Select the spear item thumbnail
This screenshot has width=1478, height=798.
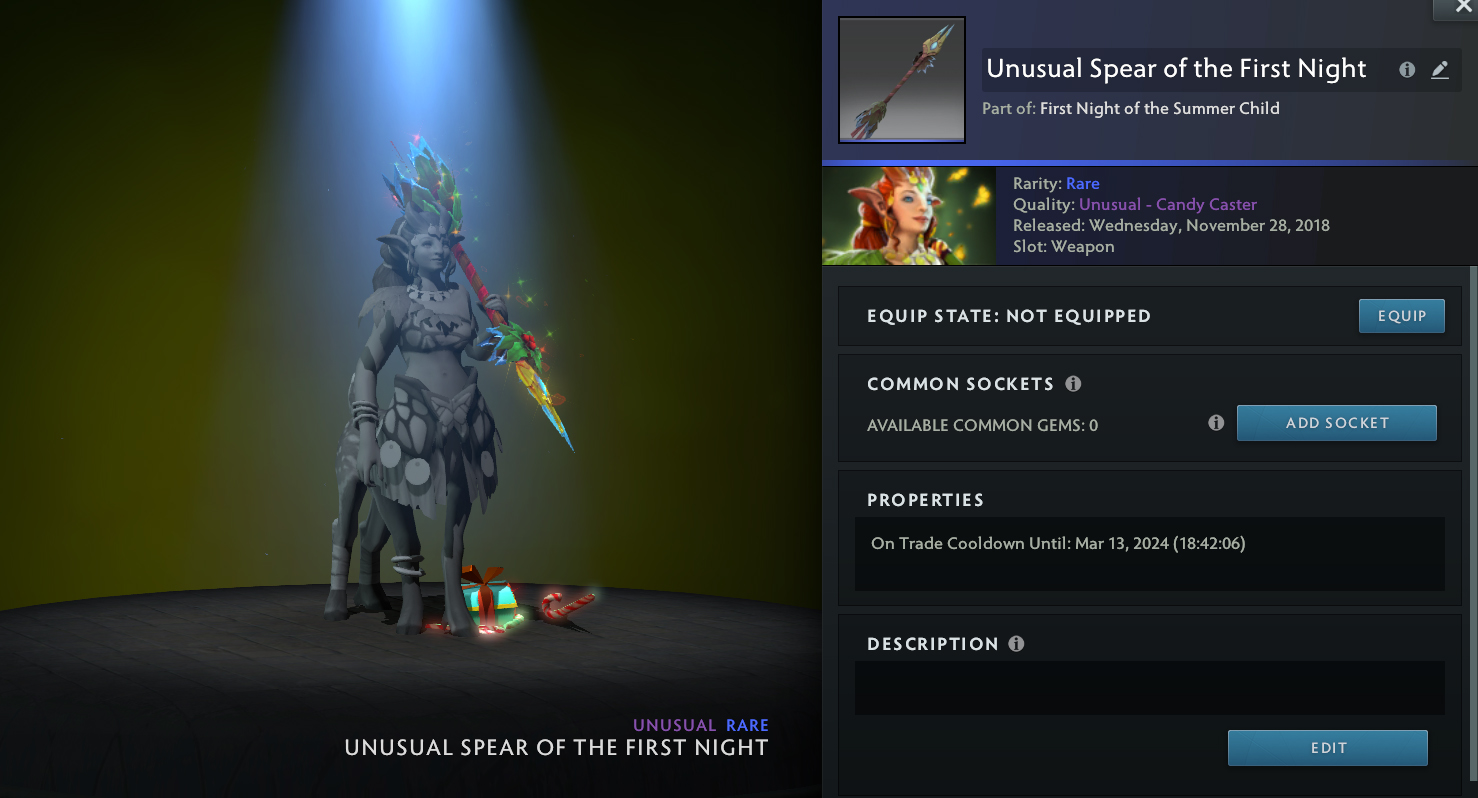pos(901,80)
